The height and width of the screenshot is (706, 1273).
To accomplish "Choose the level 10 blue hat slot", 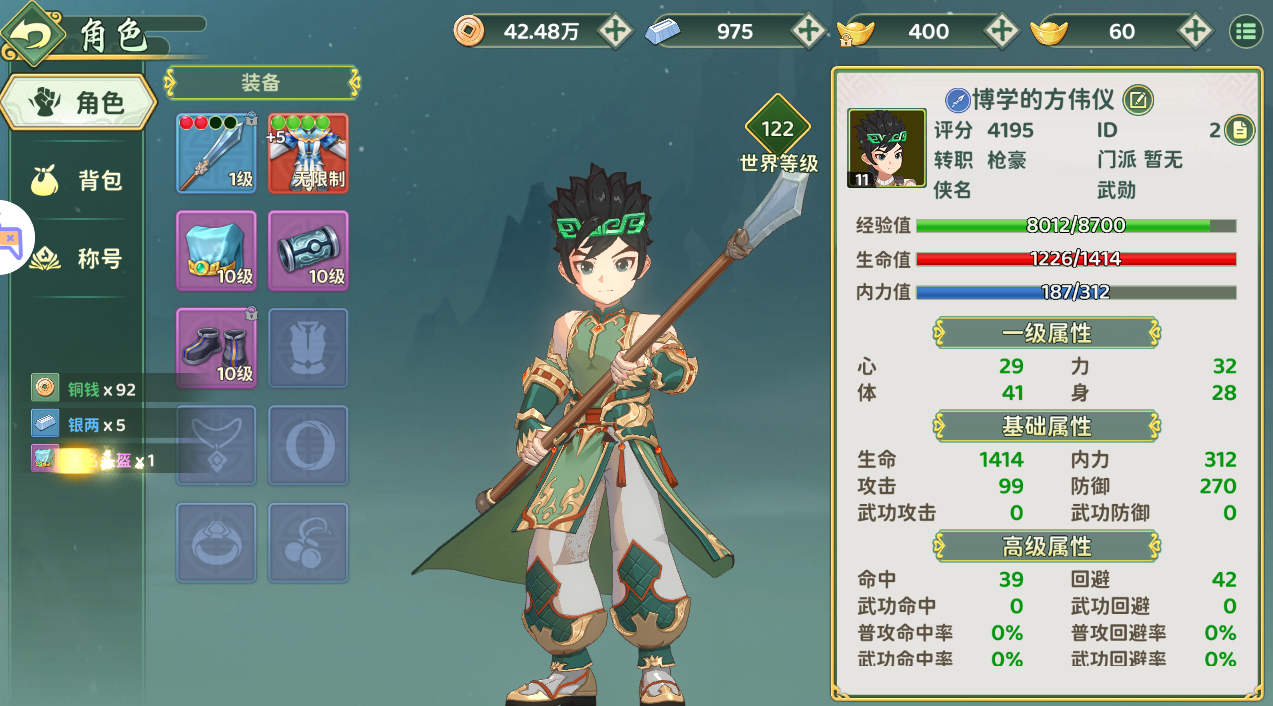I will (x=216, y=250).
